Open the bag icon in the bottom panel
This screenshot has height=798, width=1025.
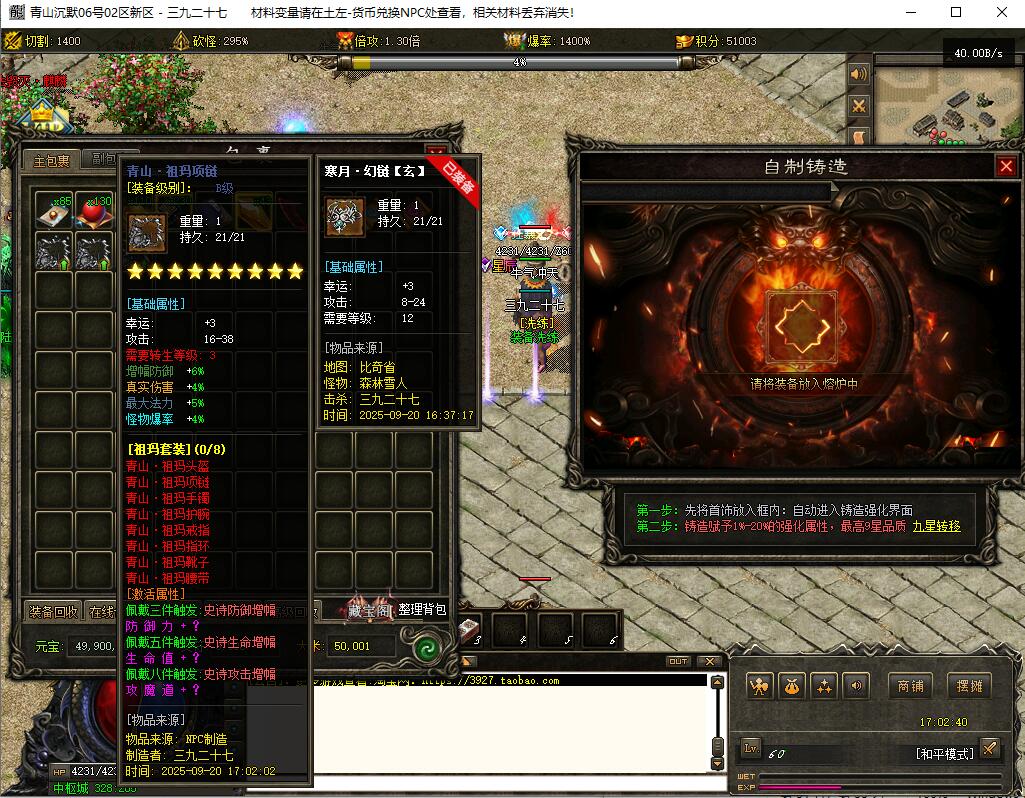[x=791, y=686]
